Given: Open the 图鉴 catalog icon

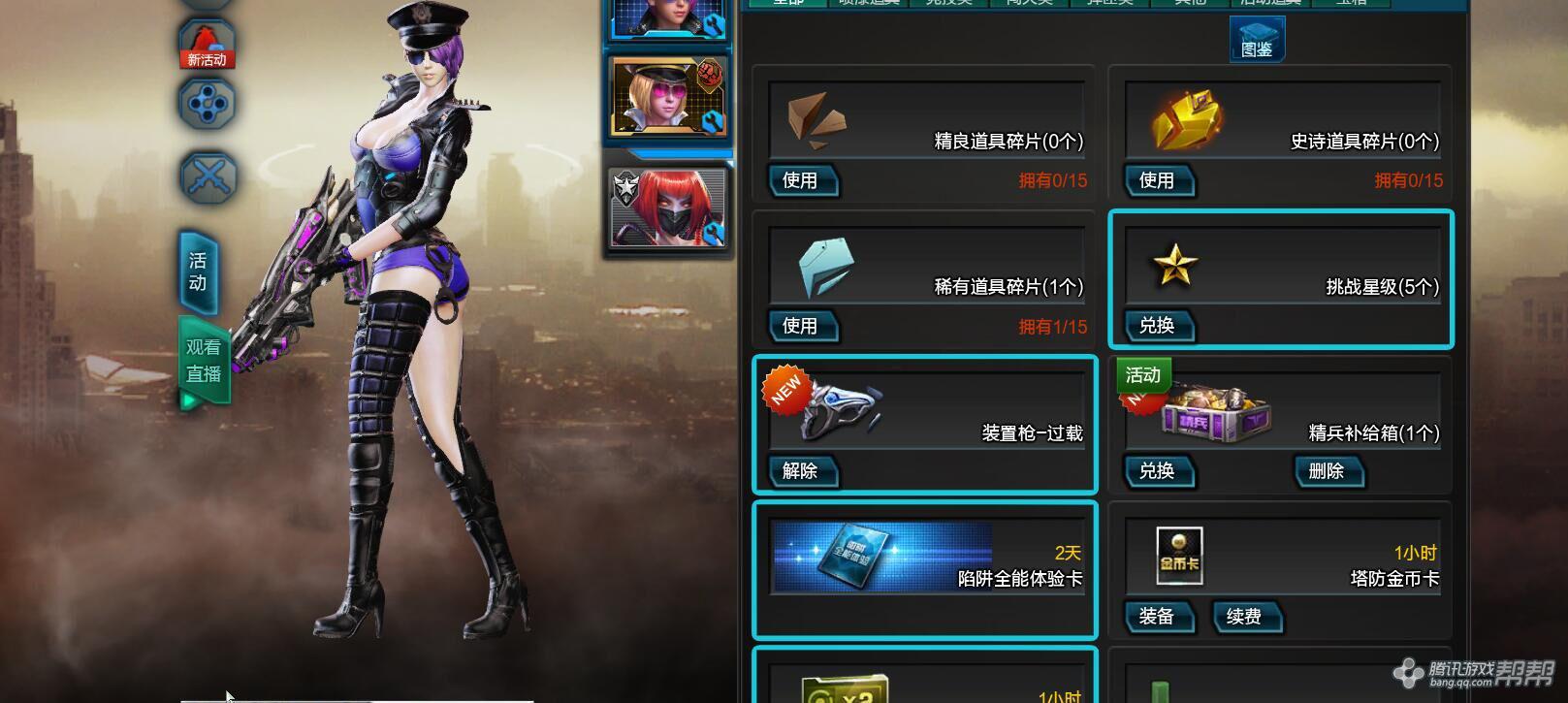Looking at the screenshot, I should 1257,41.
